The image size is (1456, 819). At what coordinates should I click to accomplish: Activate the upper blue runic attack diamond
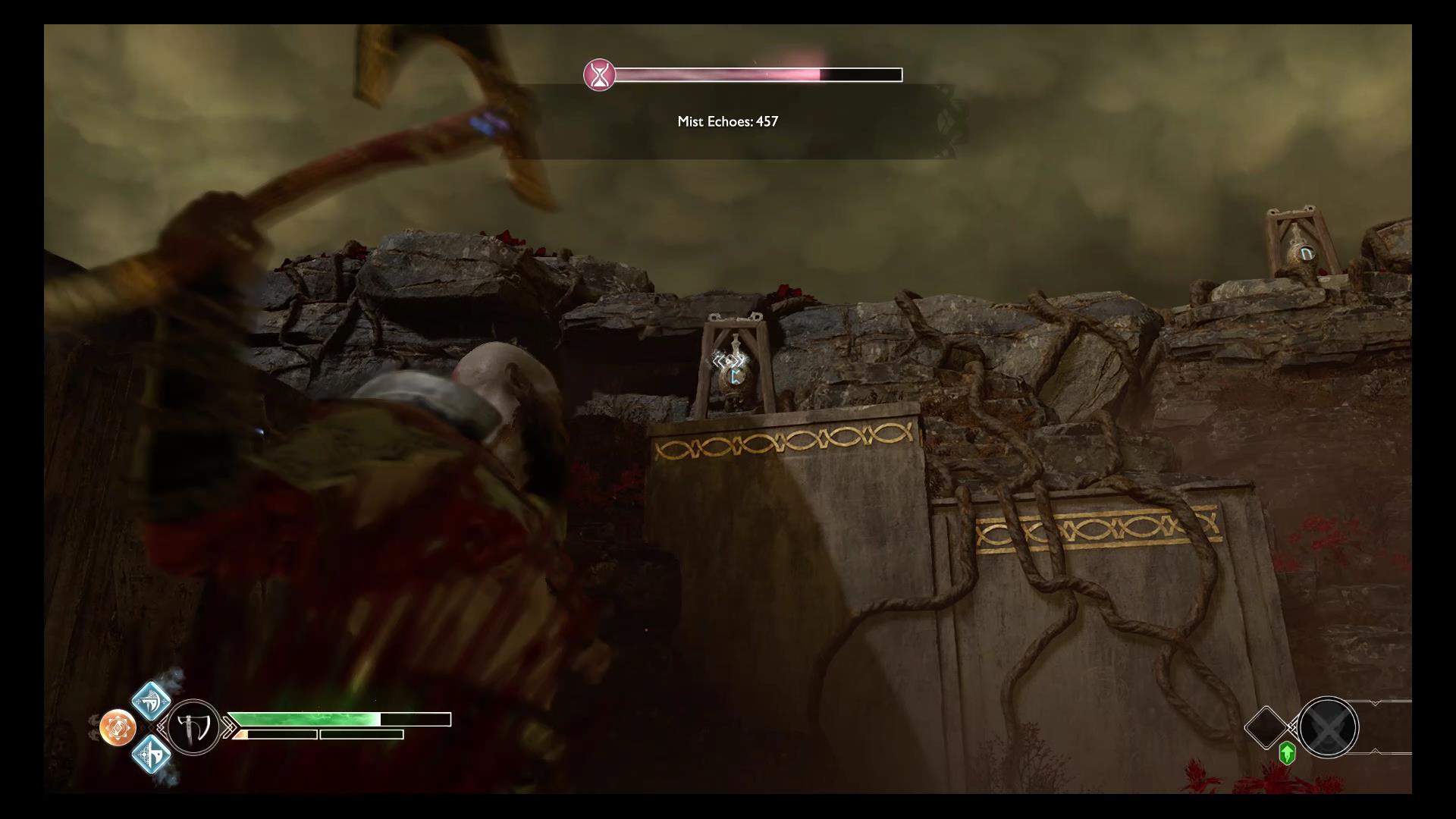[151, 701]
